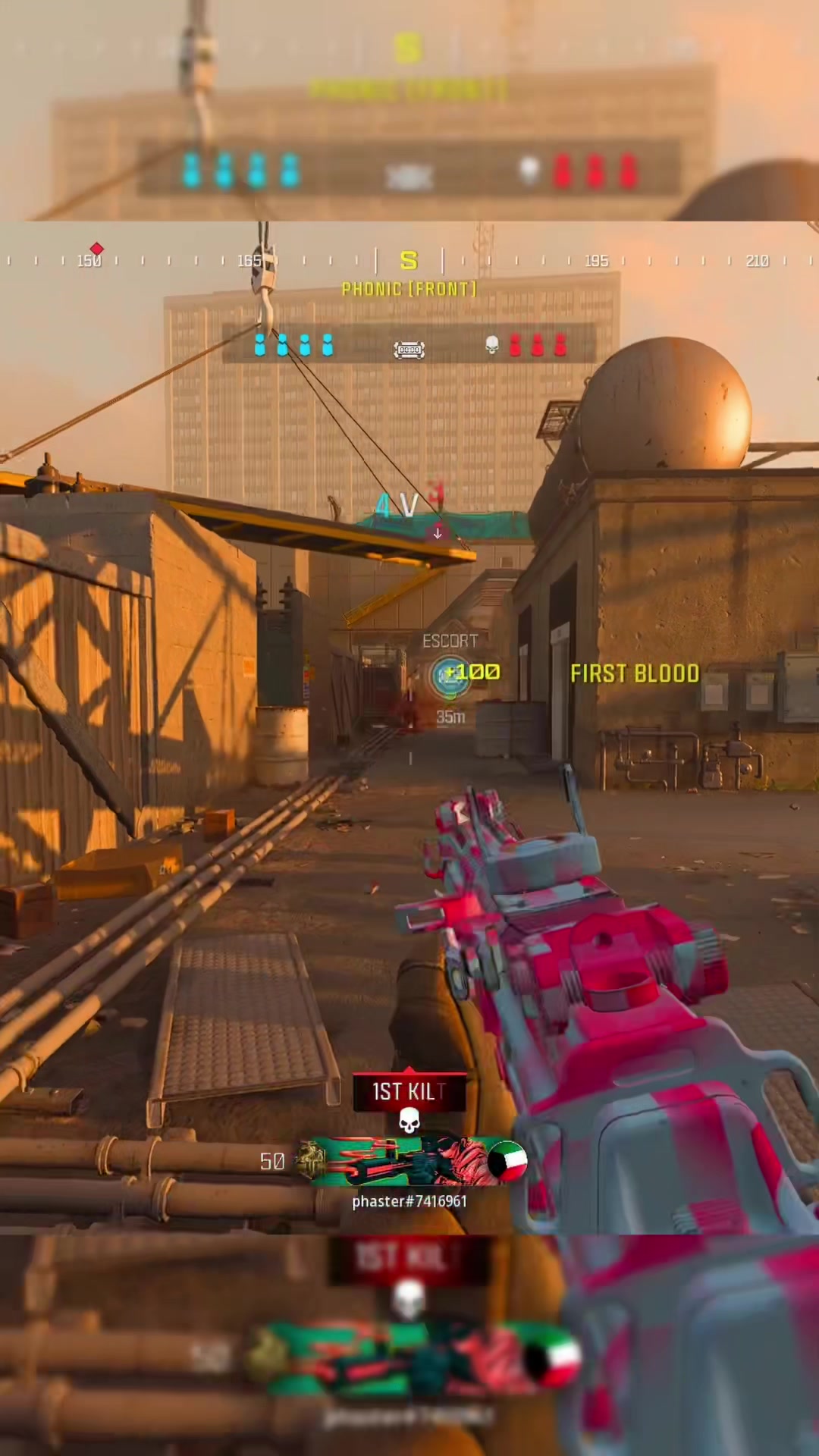The height and width of the screenshot is (1456, 819).
Task: Select the red down-arrow objective marker
Action: [x=438, y=533]
